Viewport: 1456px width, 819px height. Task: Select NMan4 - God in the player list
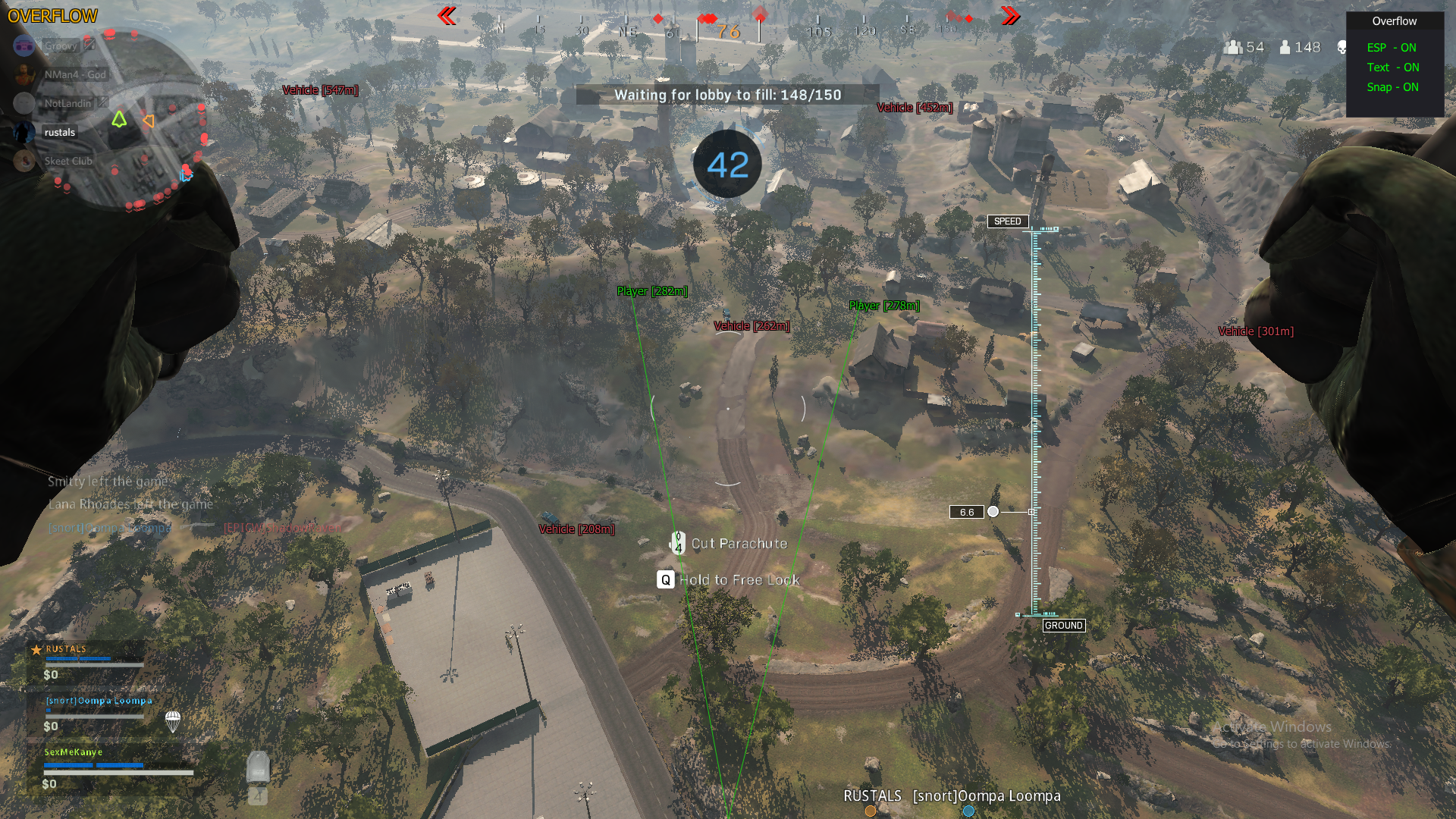coord(74,74)
